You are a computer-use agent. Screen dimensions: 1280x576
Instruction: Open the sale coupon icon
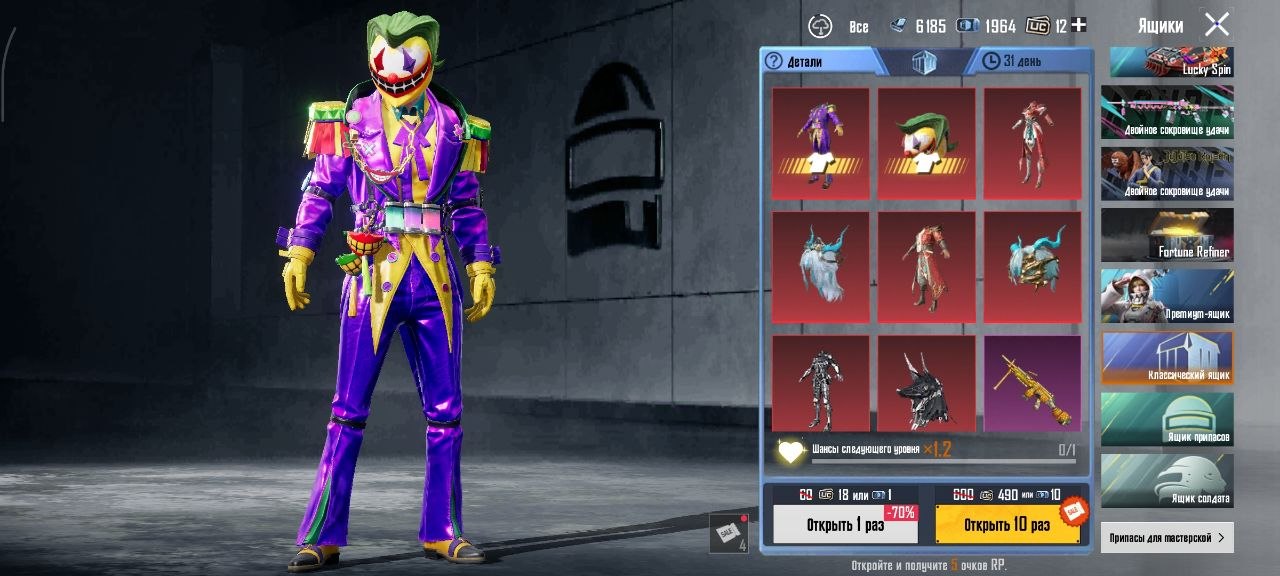pos(728,532)
